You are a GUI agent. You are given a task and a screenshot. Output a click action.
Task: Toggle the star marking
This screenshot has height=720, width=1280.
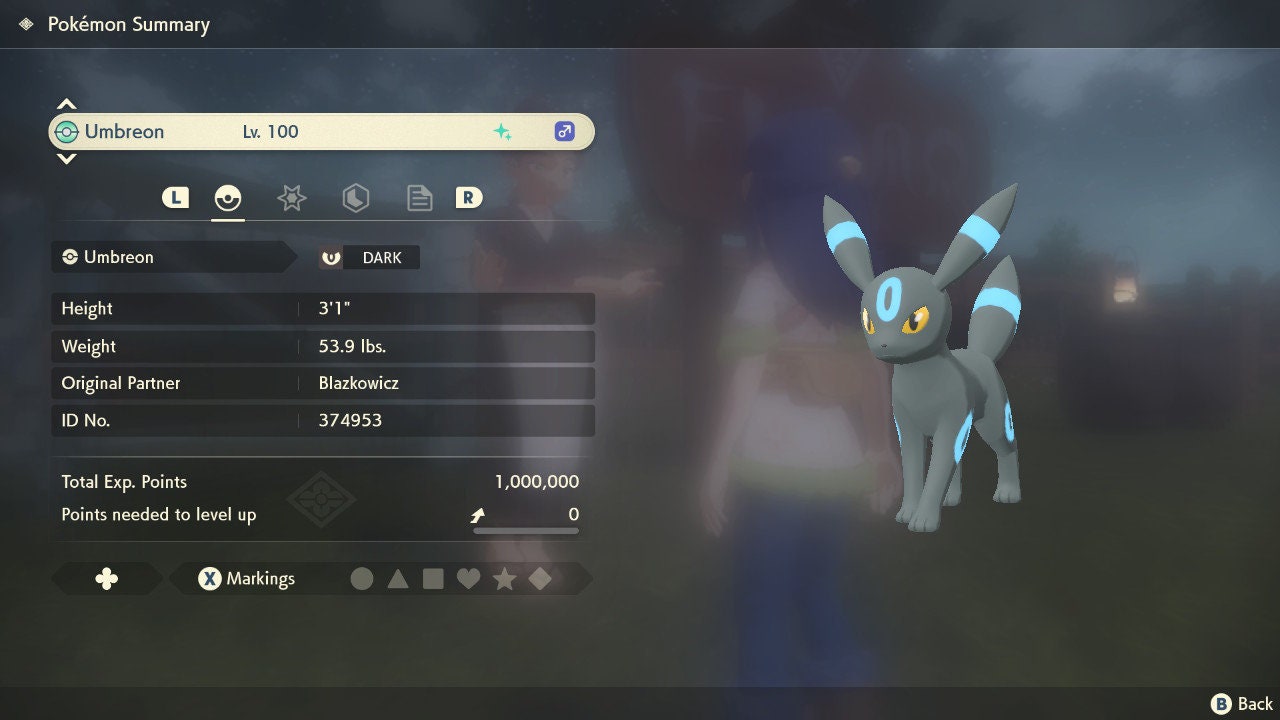(x=504, y=579)
